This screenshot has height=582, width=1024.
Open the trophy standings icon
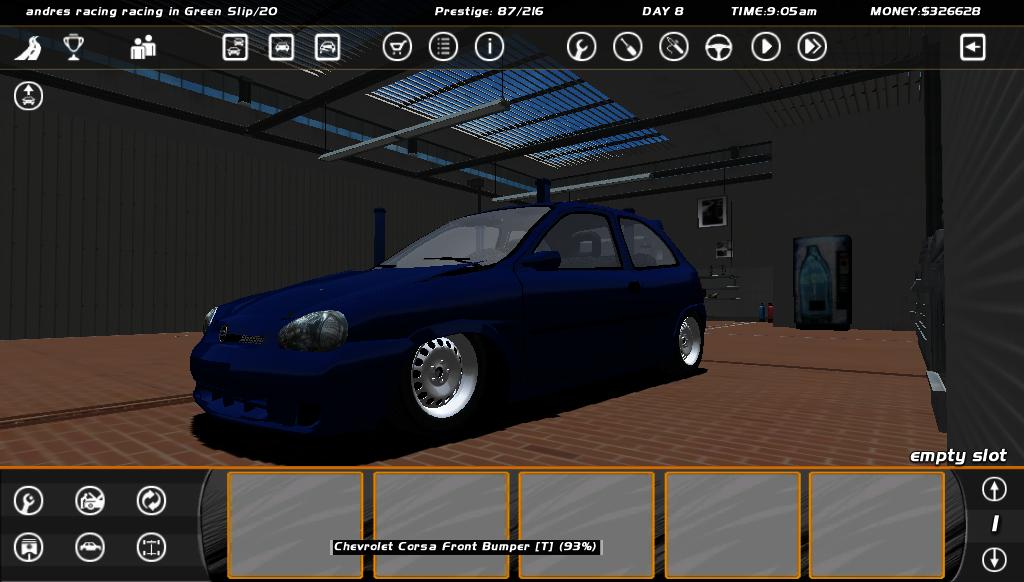73,47
